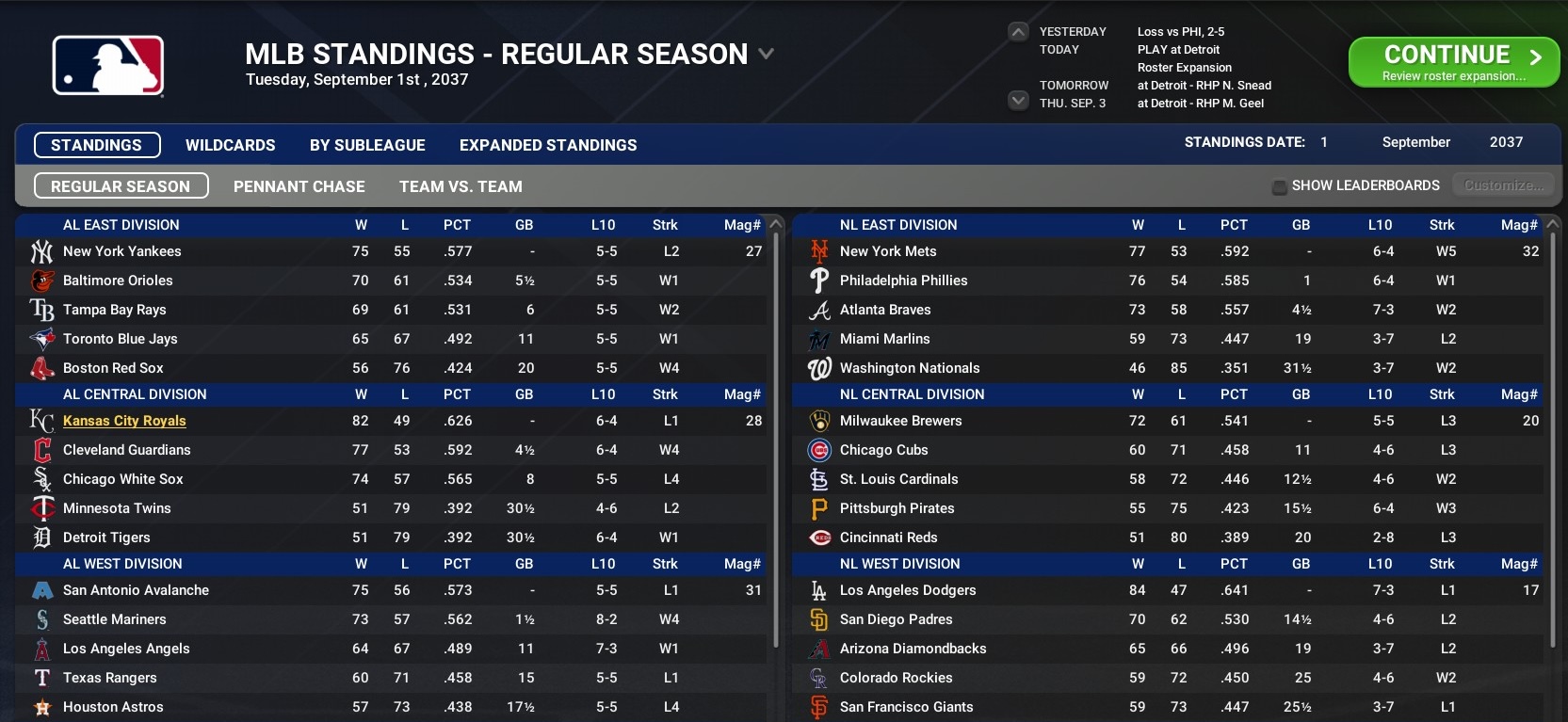This screenshot has width=1568, height=722.
Task: Open the PENNANT CHASE tab
Action: [x=299, y=185]
